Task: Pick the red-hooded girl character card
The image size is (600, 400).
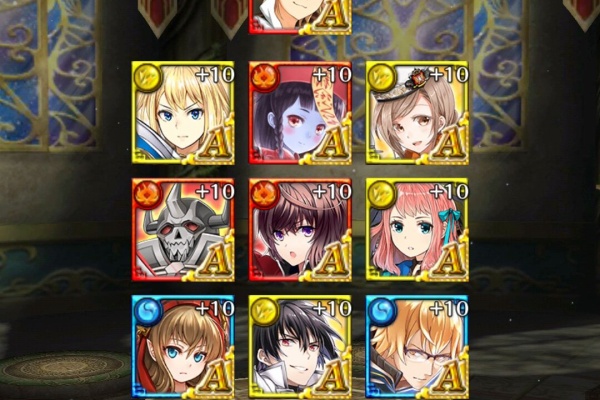Action: click(x=183, y=345)
